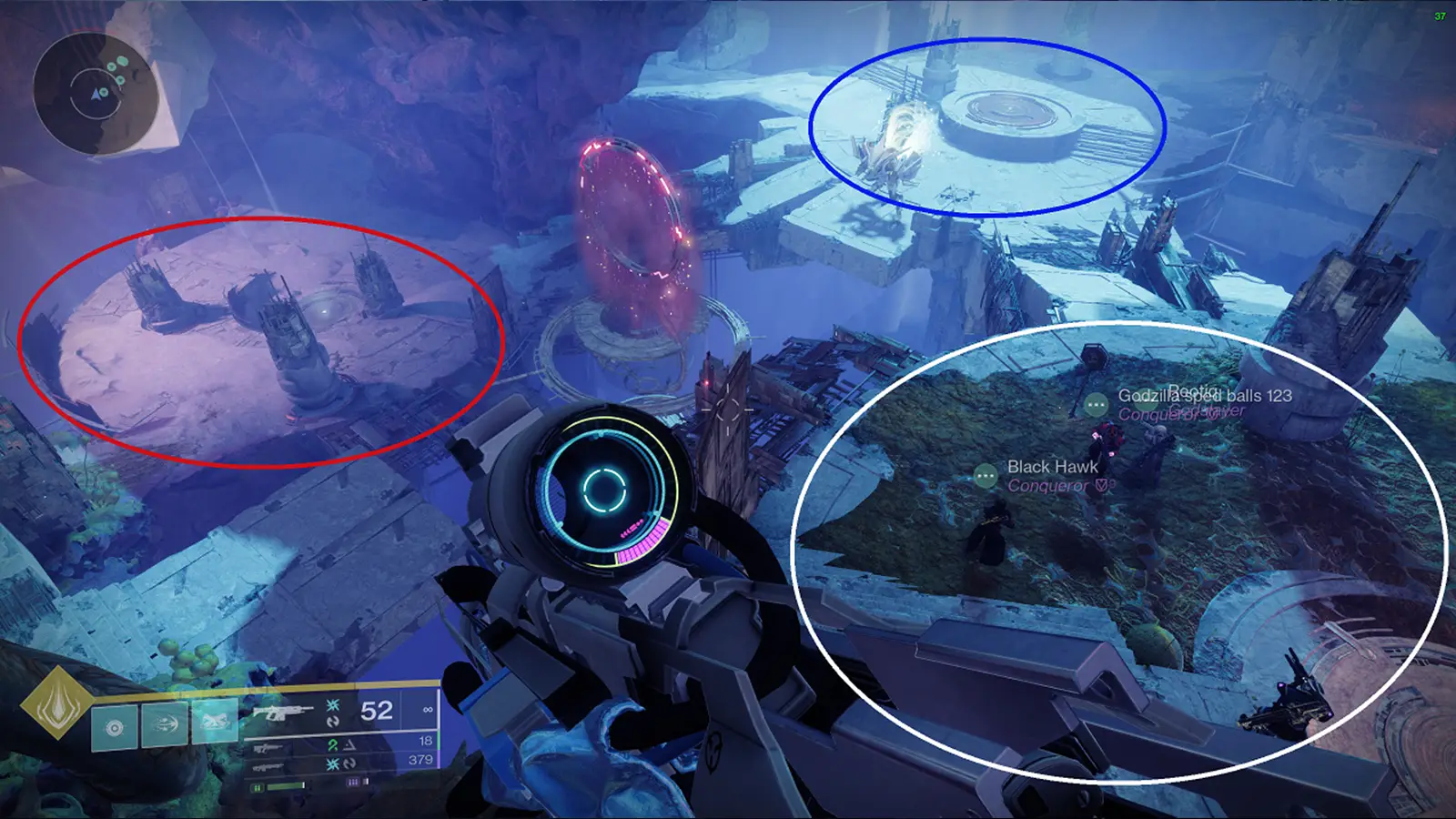Toggle the purple buff indicator in the HUD
This screenshot has width=1456, height=819.
[354, 782]
